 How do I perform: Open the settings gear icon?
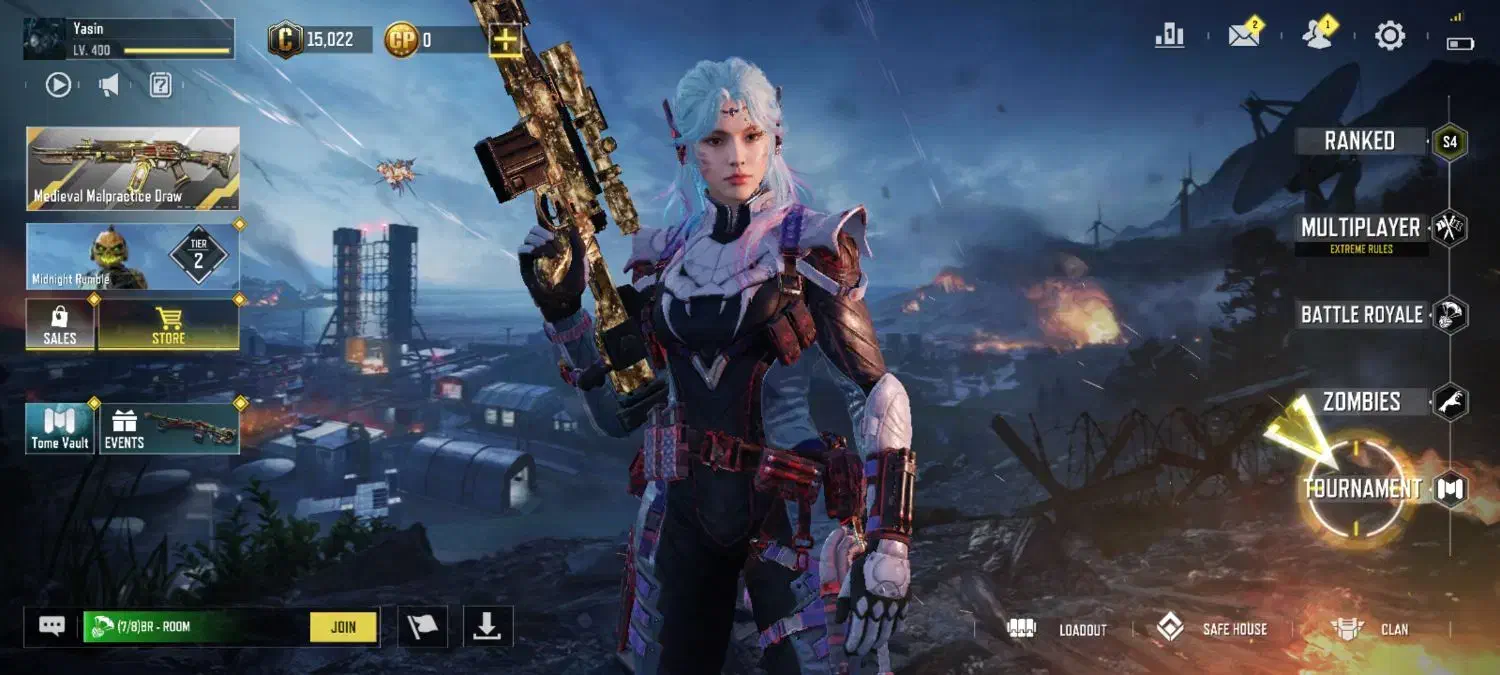tap(1390, 36)
